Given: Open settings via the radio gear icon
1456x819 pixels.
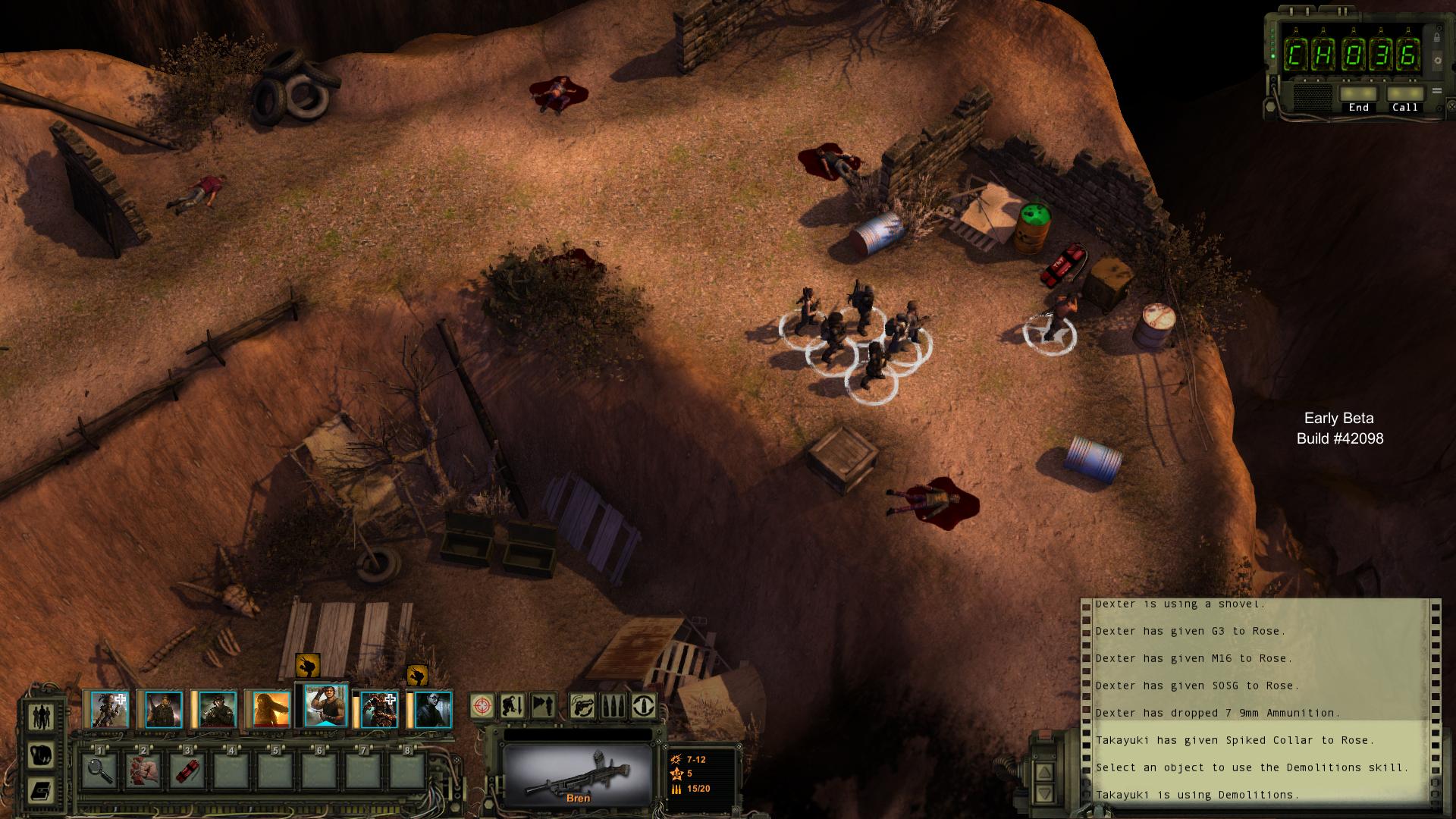Looking at the screenshot, I should pos(1436,60).
